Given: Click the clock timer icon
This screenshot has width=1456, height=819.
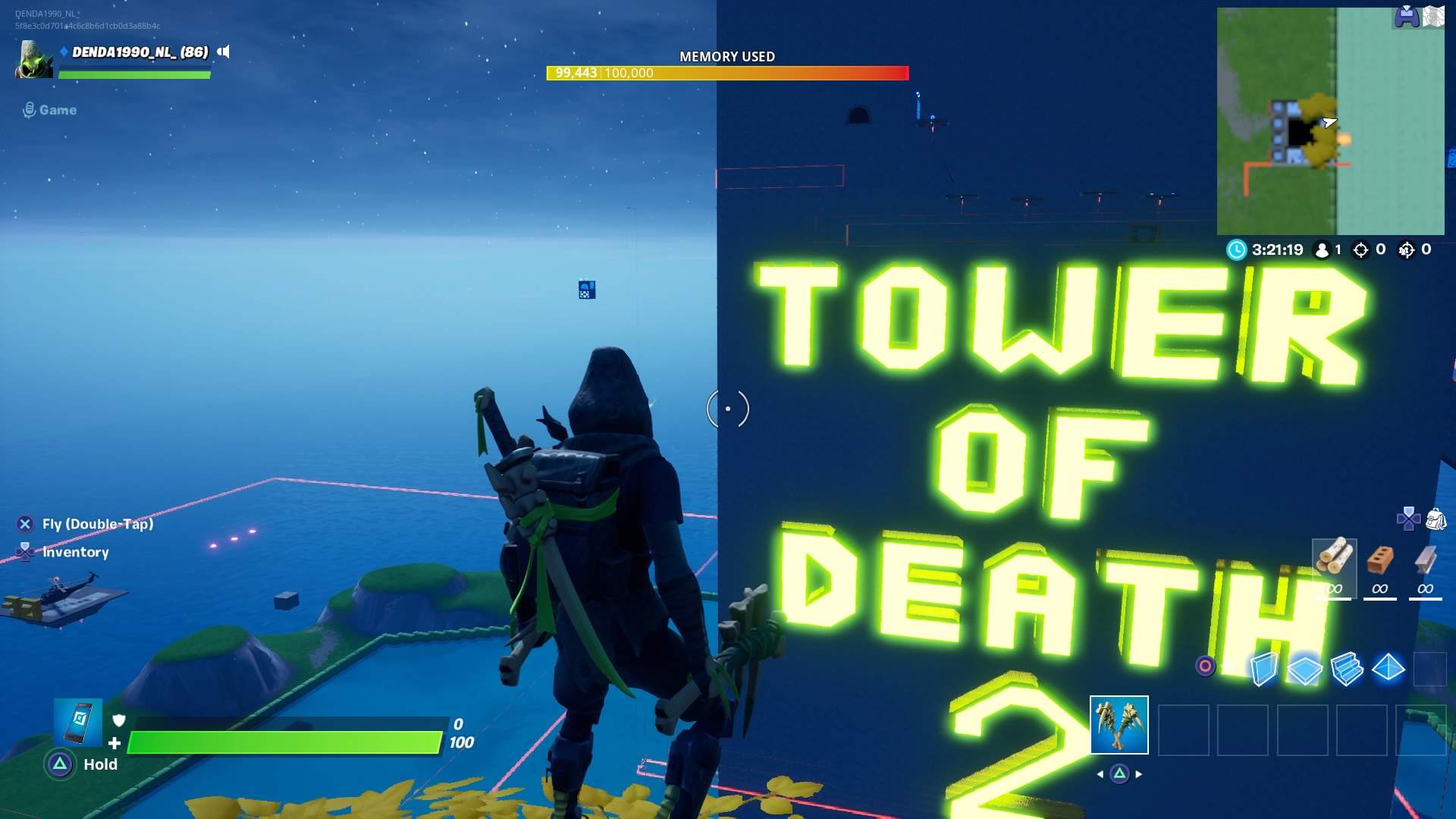Looking at the screenshot, I should (1238, 249).
